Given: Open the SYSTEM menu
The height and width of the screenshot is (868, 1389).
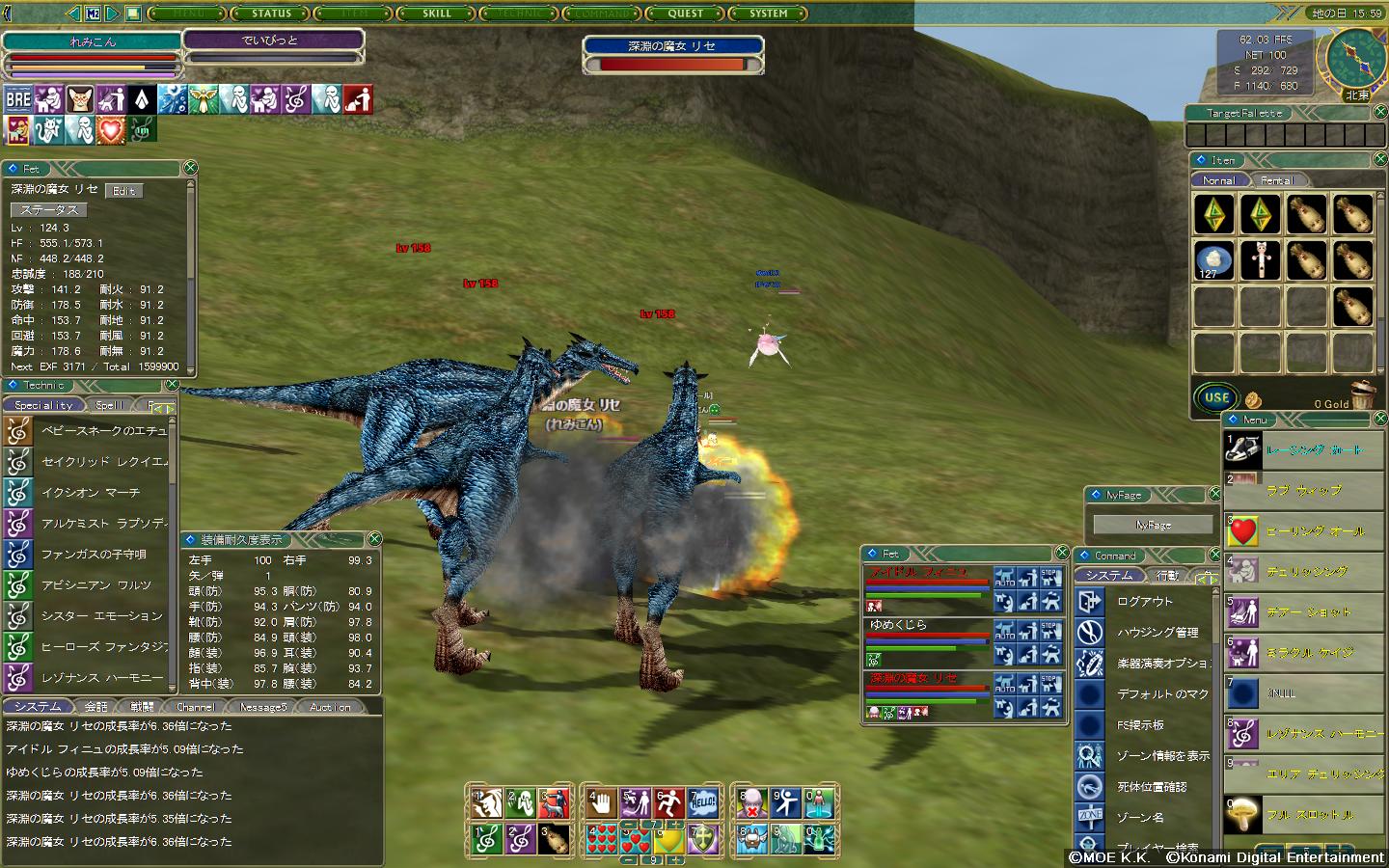Looking at the screenshot, I should pos(769,14).
